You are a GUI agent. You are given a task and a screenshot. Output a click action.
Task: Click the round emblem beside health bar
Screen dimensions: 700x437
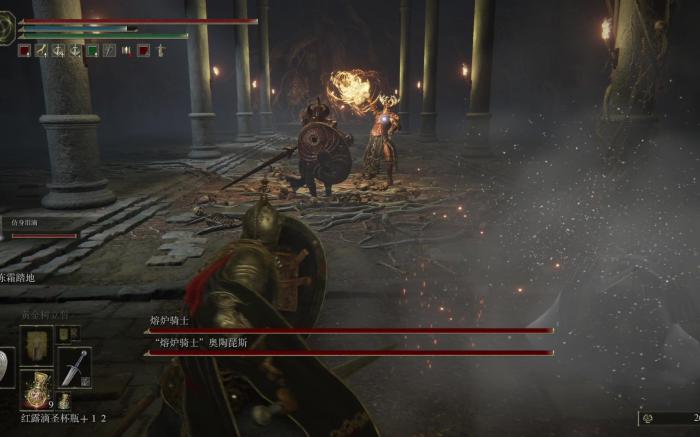[x=7, y=30]
